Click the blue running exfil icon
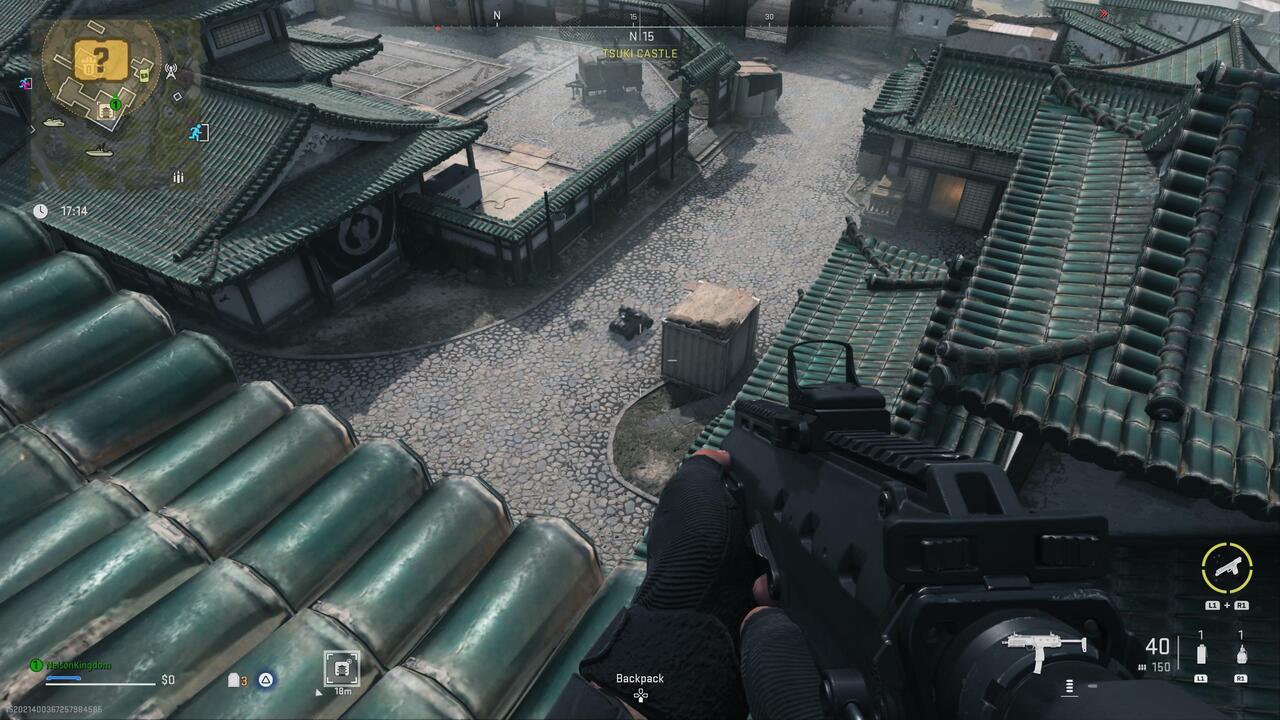The height and width of the screenshot is (720, 1280). click(197, 130)
